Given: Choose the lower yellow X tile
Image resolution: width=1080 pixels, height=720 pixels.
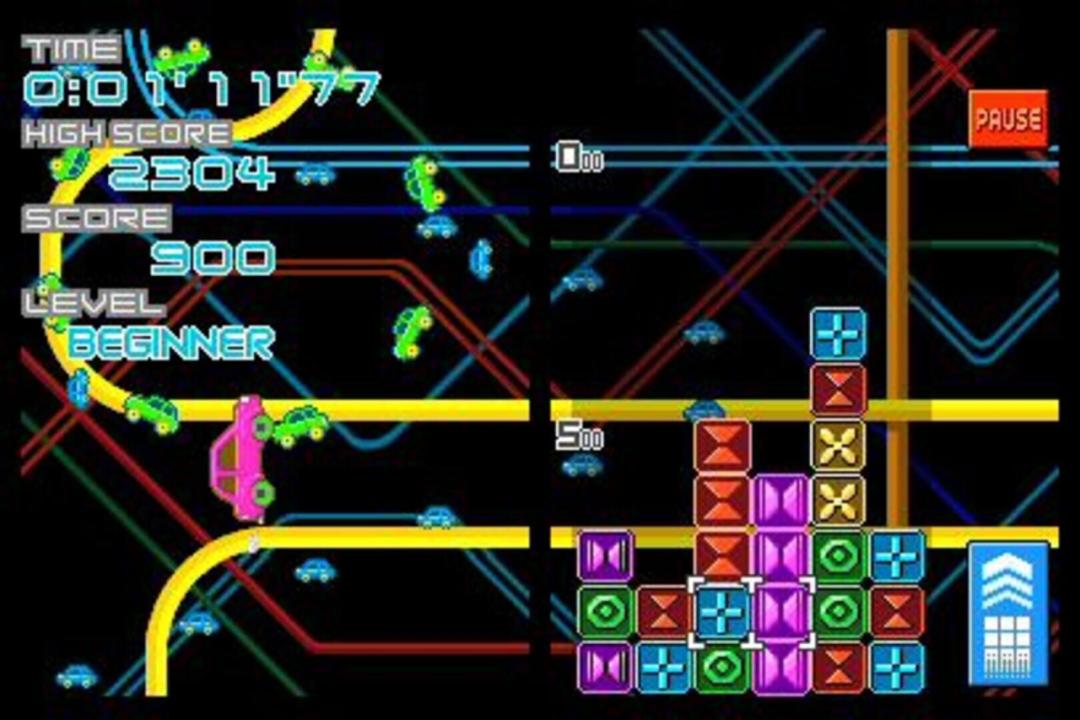Looking at the screenshot, I should (838, 500).
